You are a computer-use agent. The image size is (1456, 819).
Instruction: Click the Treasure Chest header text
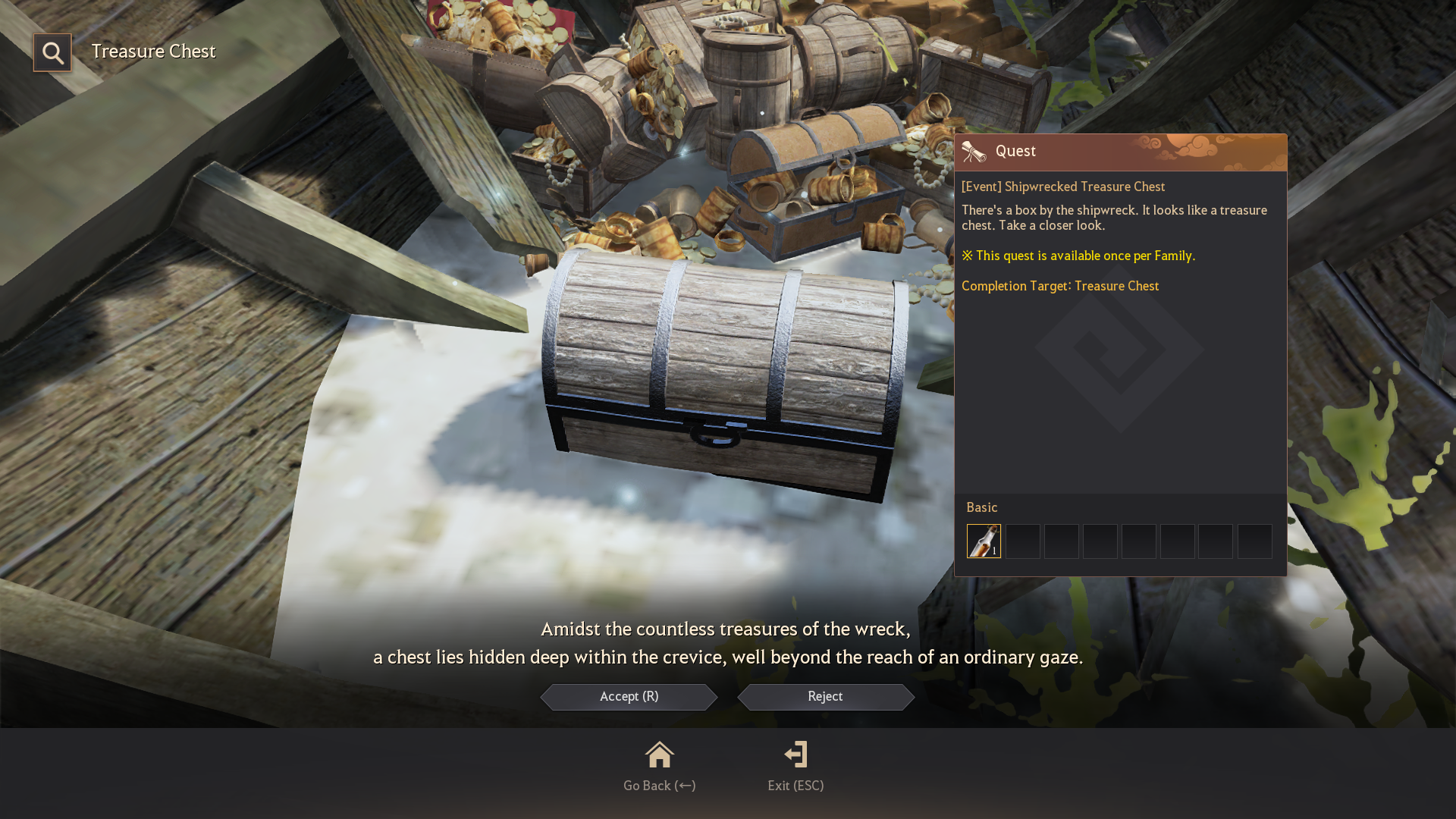(x=153, y=52)
